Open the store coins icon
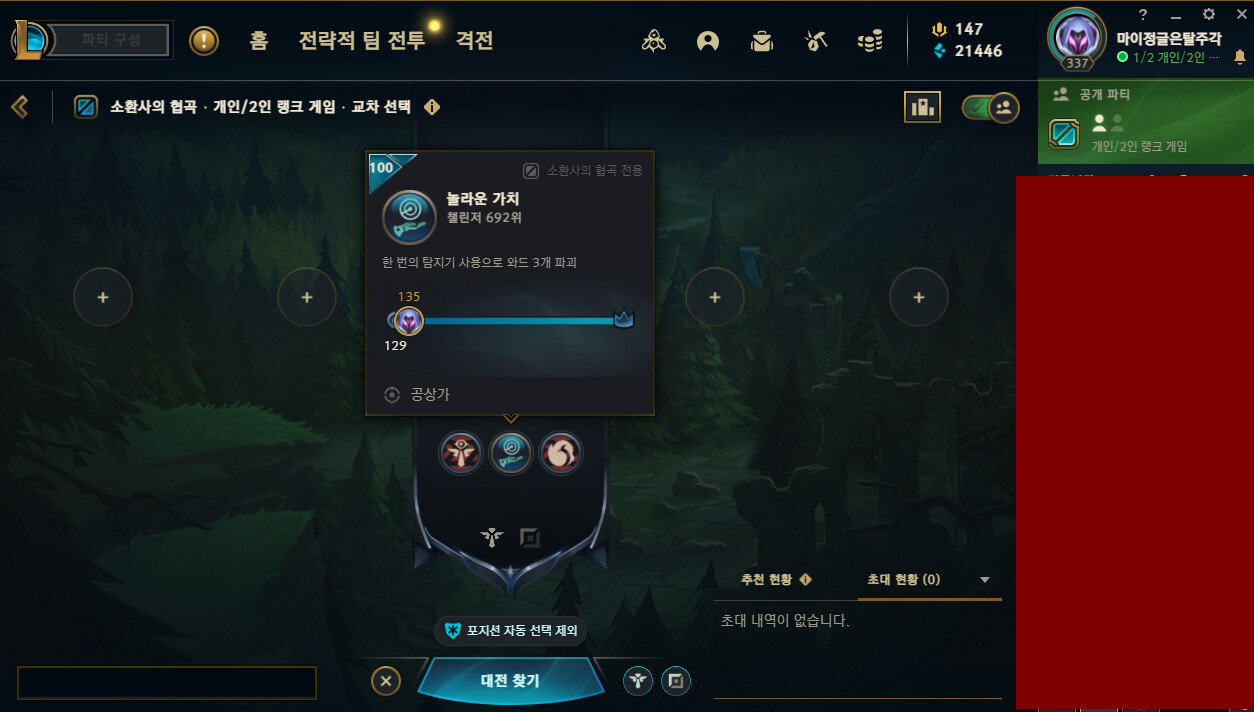The height and width of the screenshot is (712, 1254). click(870, 41)
